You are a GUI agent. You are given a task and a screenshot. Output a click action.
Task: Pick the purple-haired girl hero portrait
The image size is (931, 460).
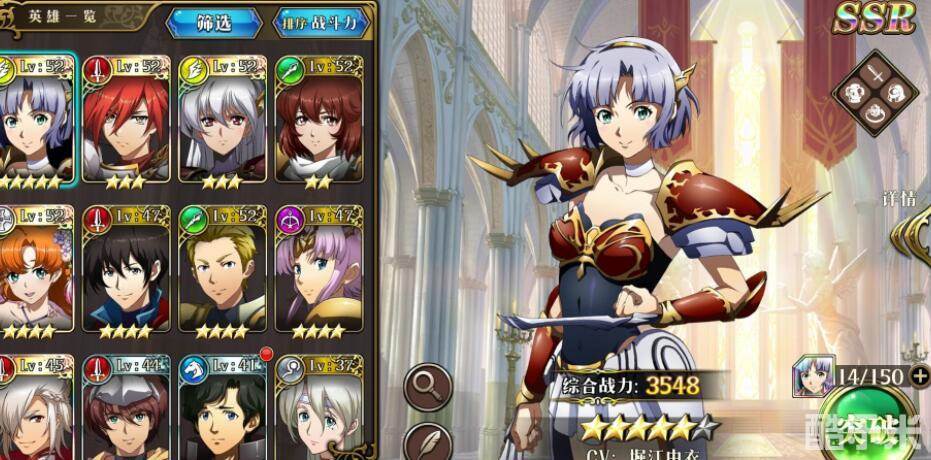coord(318,270)
